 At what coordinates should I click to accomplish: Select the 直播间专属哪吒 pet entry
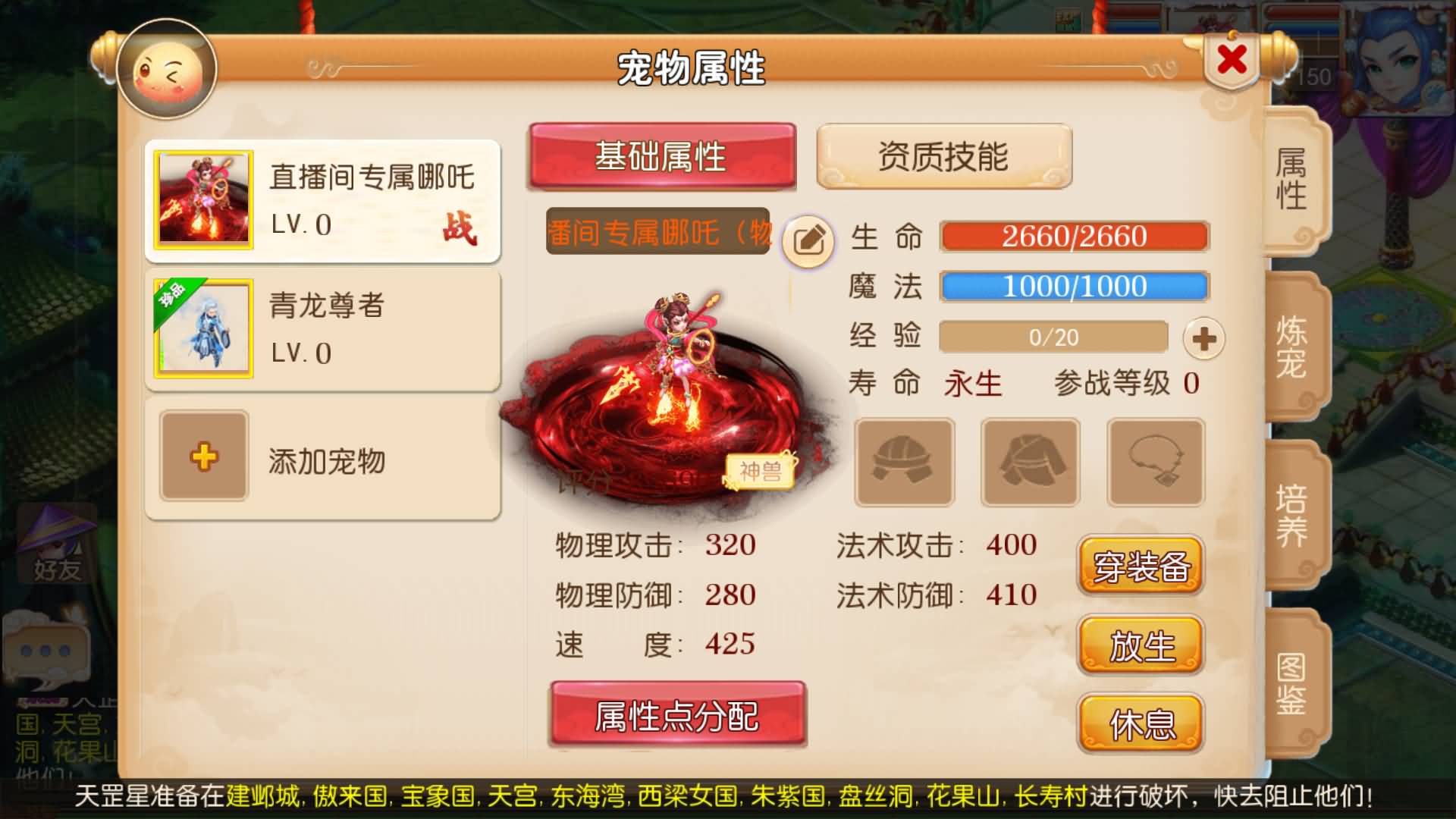pyautogui.click(x=322, y=199)
